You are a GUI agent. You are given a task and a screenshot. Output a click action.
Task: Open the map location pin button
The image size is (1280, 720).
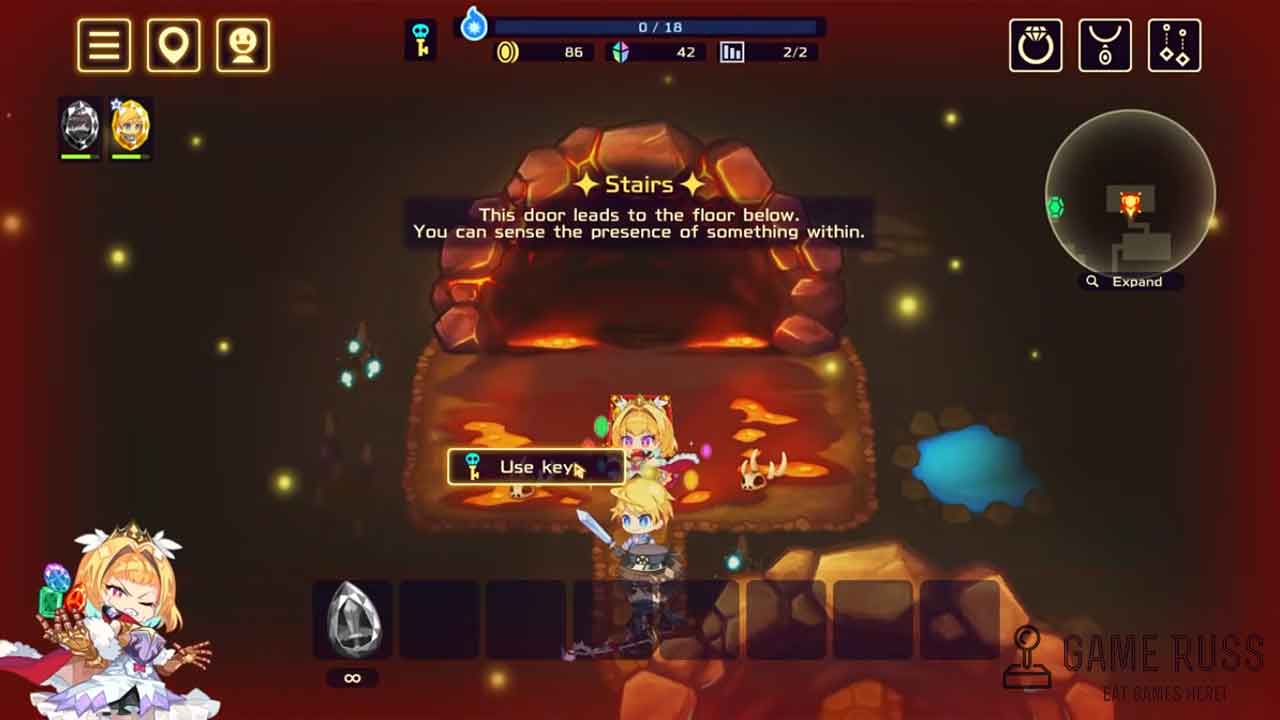[174, 45]
